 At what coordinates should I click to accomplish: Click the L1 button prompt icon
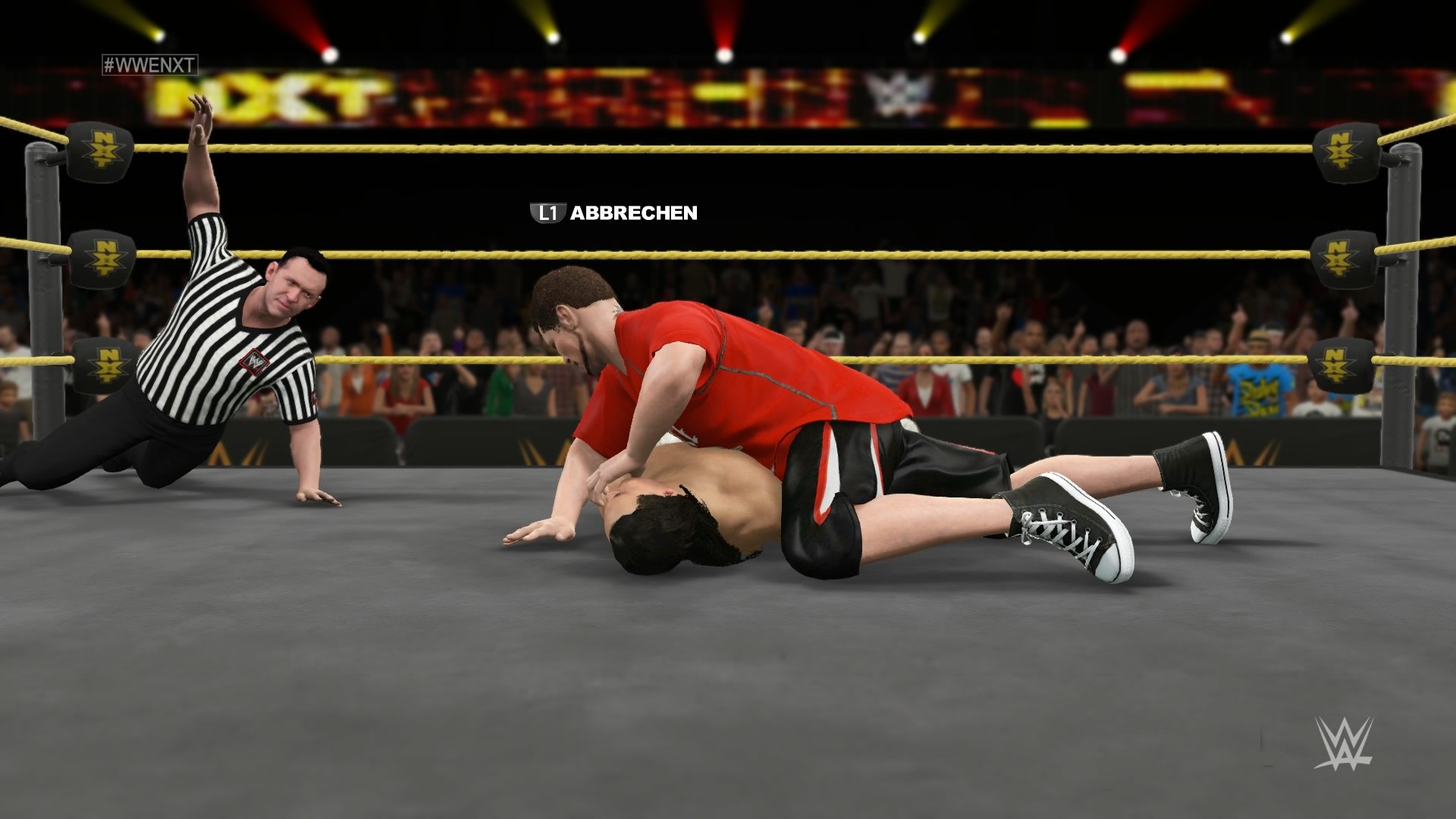[x=548, y=215]
